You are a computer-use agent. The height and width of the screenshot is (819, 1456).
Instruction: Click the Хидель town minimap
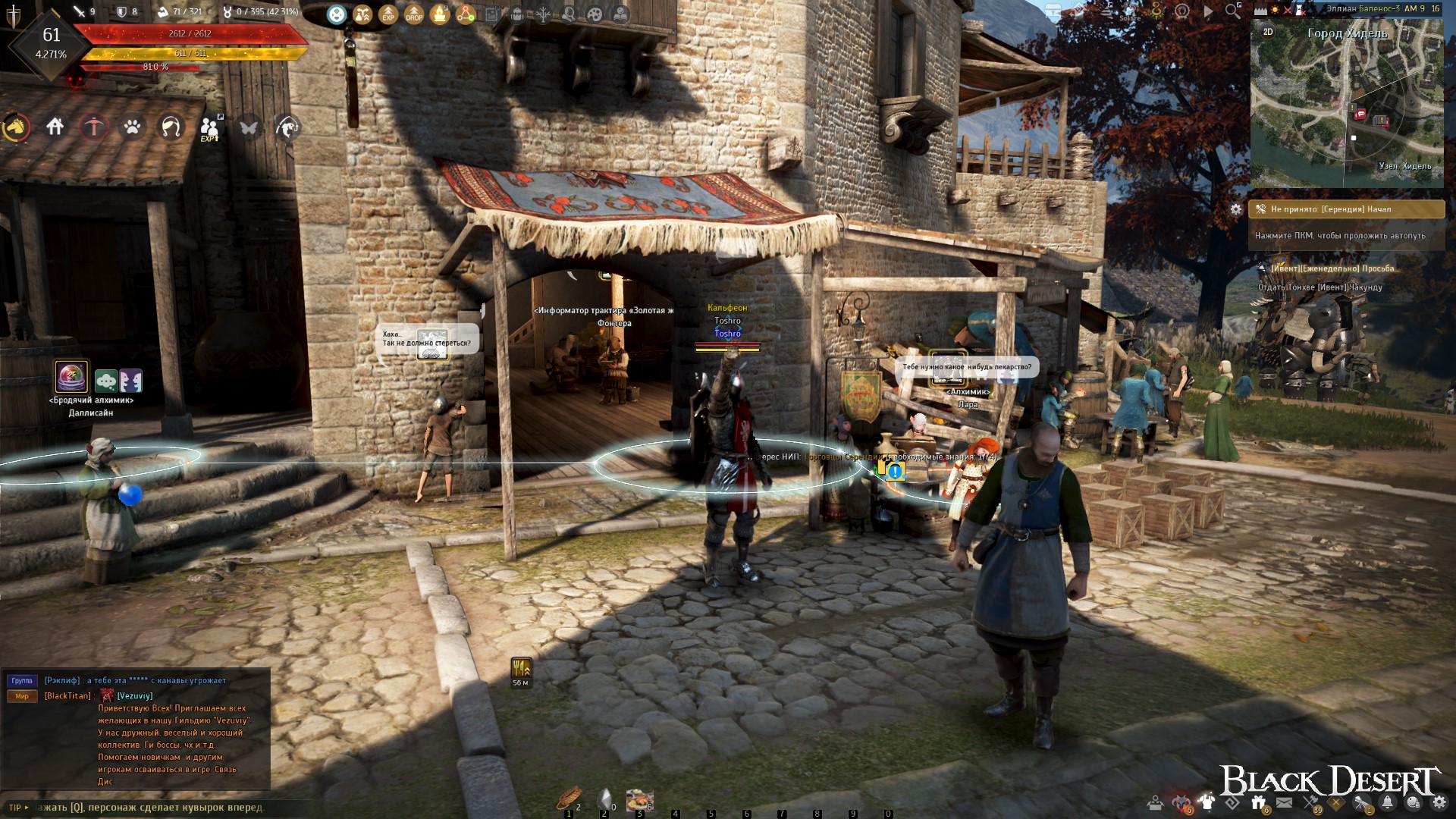(1347, 106)
